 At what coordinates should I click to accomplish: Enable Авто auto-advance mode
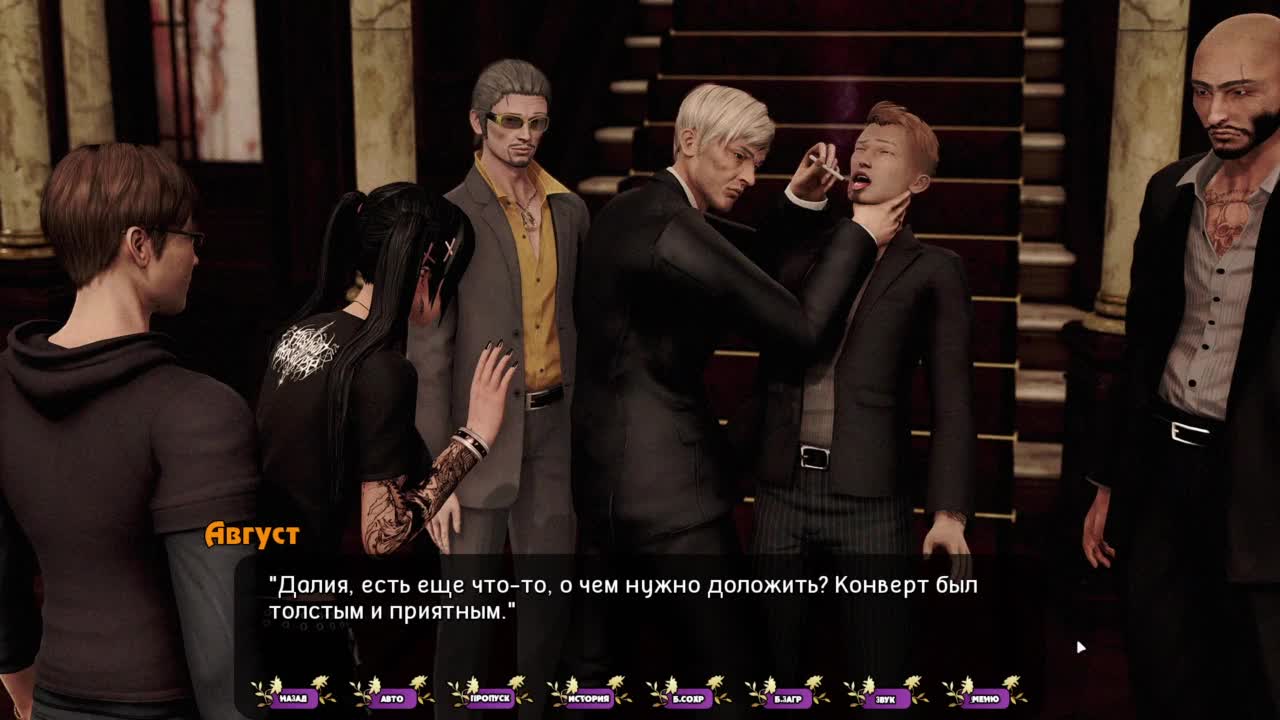[392, 698]
